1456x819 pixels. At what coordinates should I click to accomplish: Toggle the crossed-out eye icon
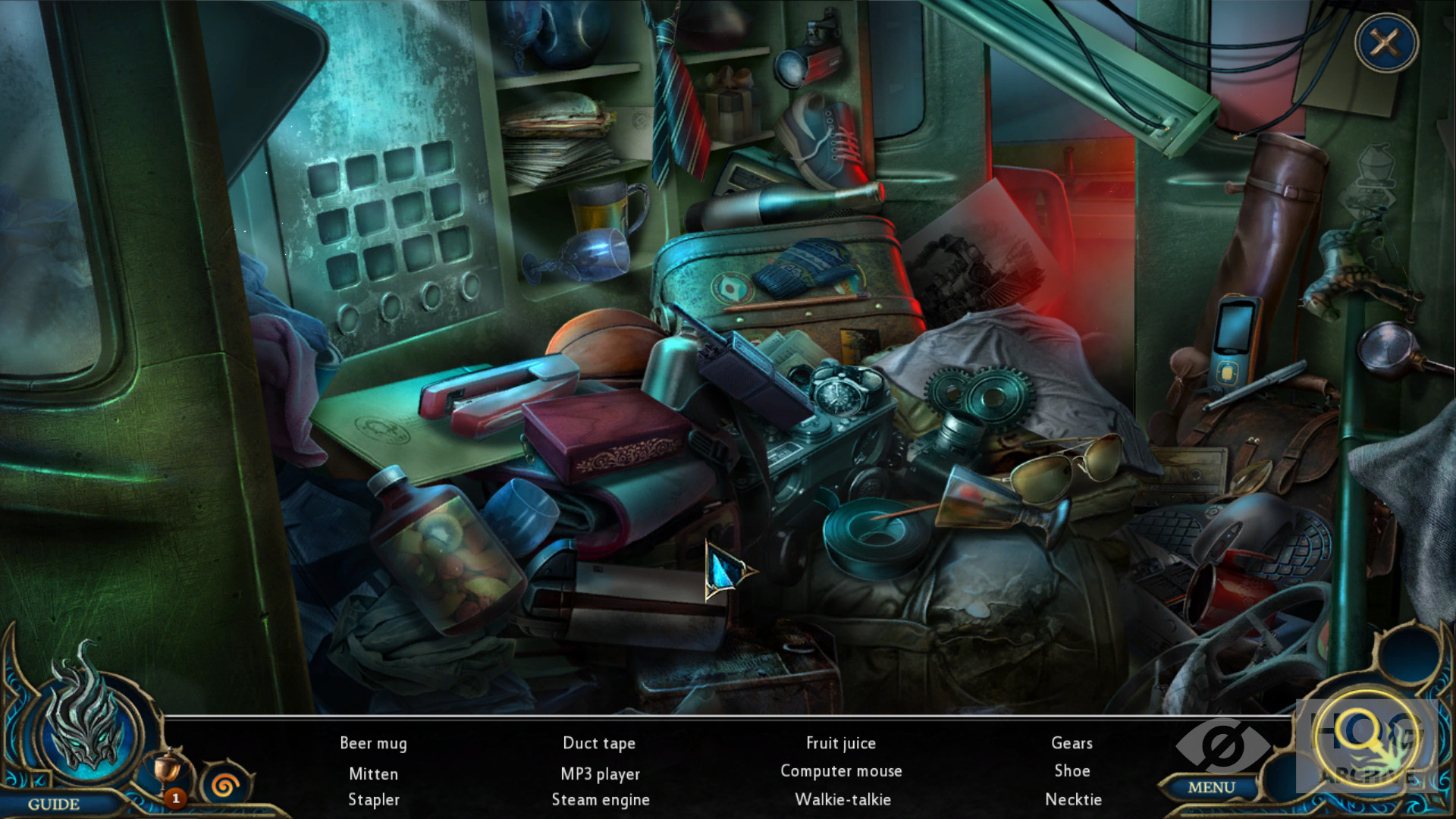click(x=1222, y=746)
